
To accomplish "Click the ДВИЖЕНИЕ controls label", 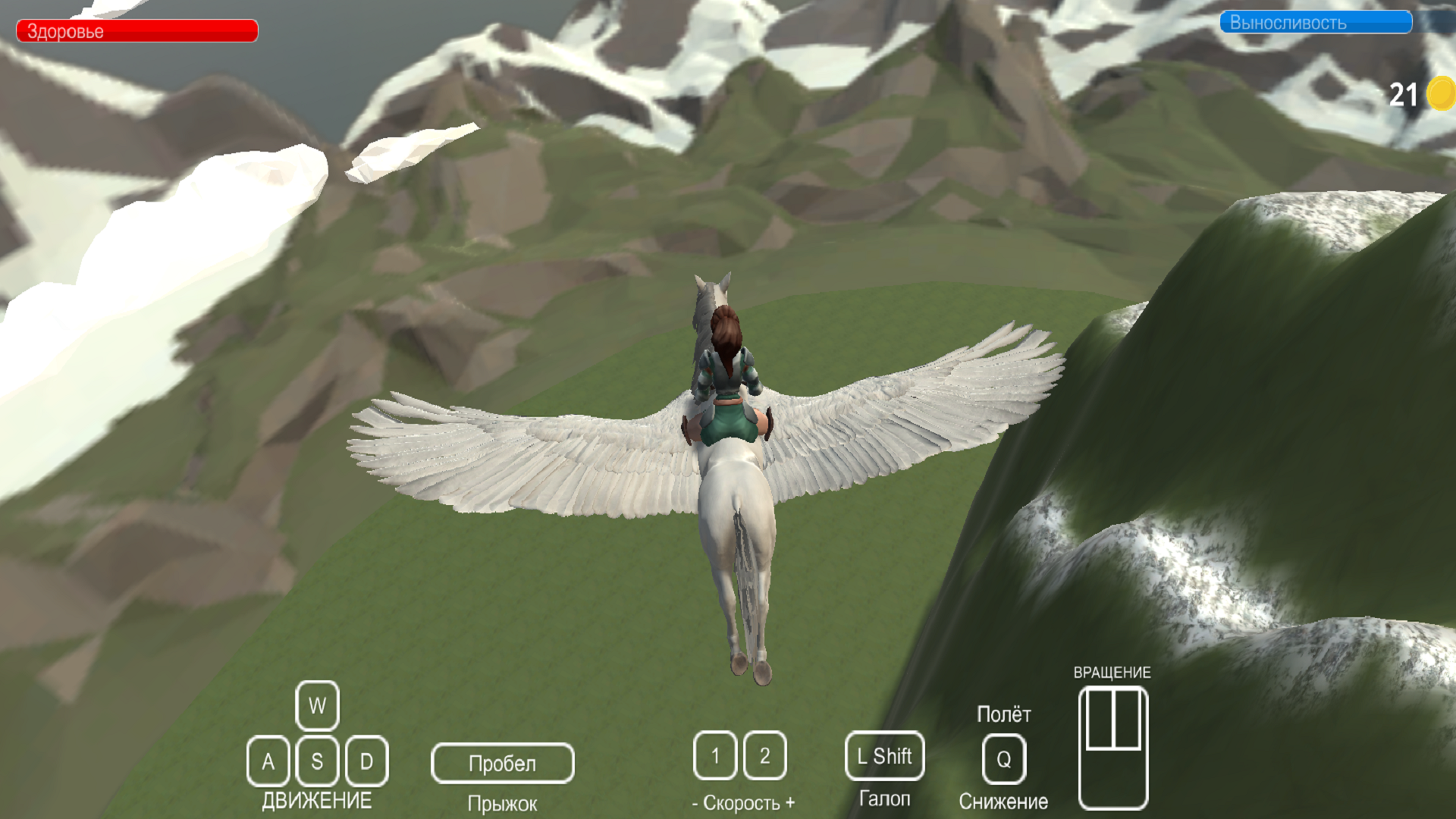I will pyautogui.click(x=317, y=799).
